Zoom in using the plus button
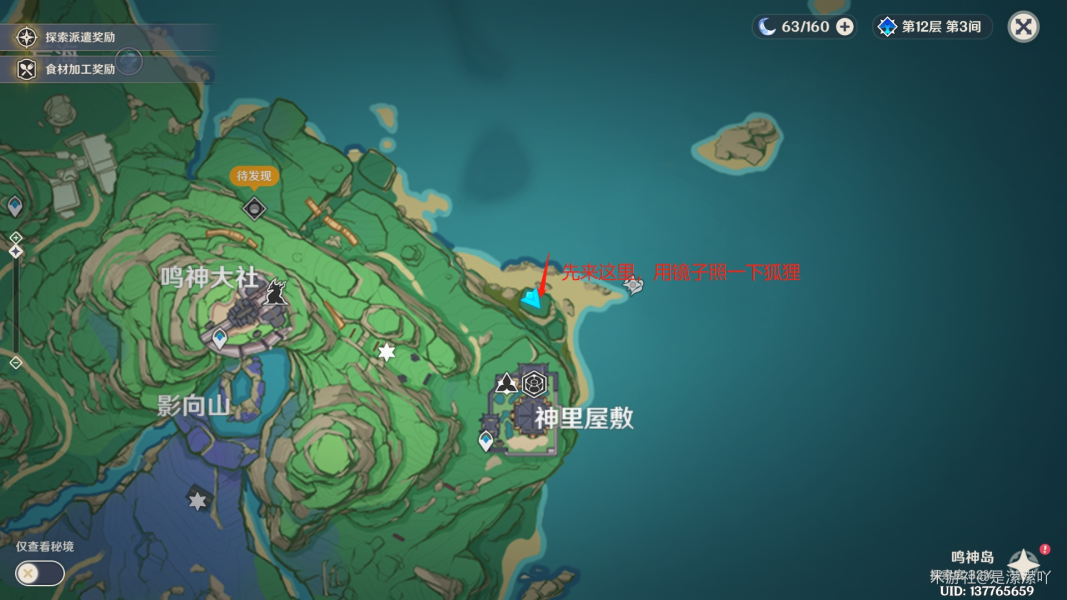The height and width of the screenshot is (600, 1067). 16,238
